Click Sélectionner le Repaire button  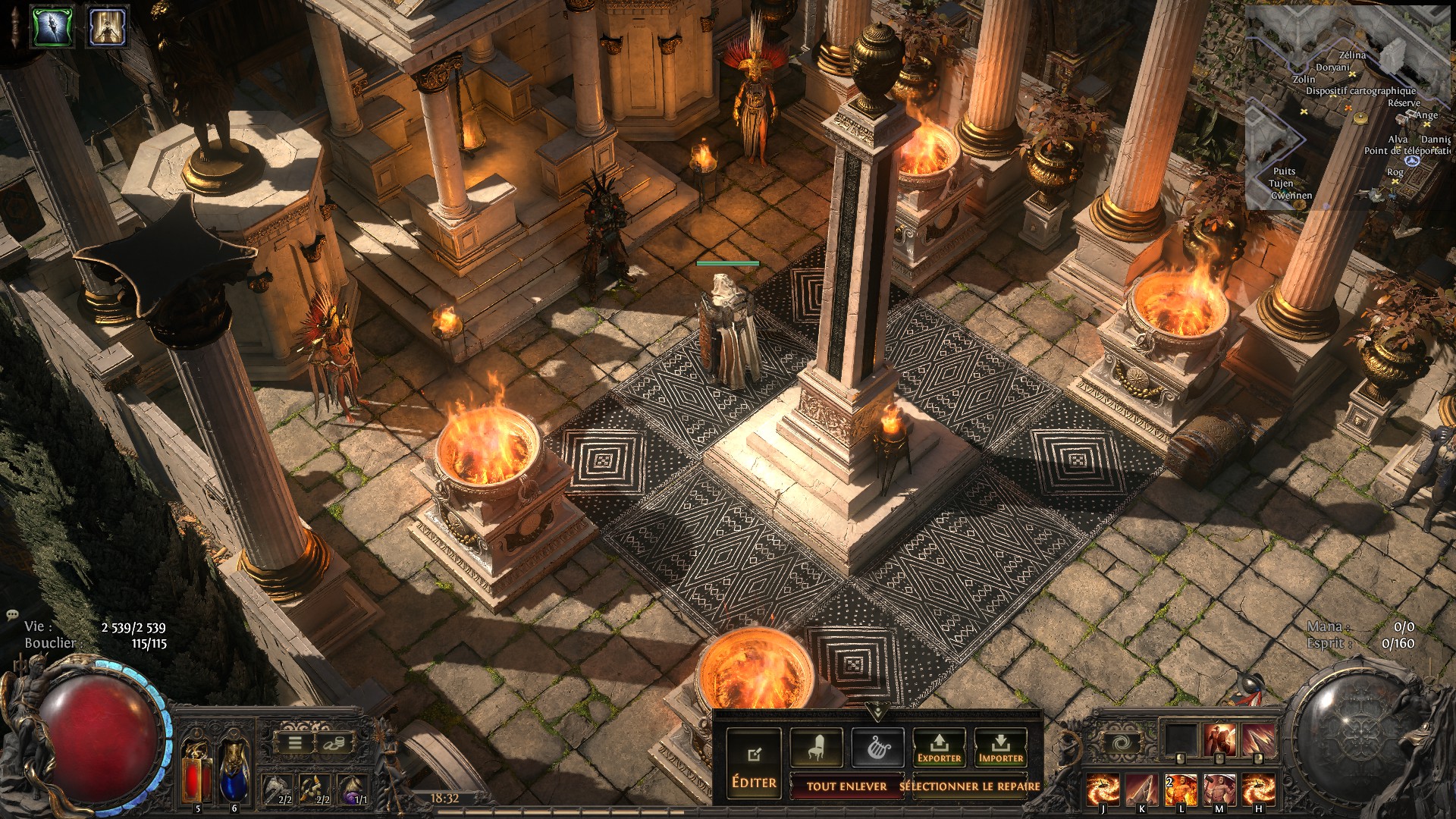click(970, 786)
